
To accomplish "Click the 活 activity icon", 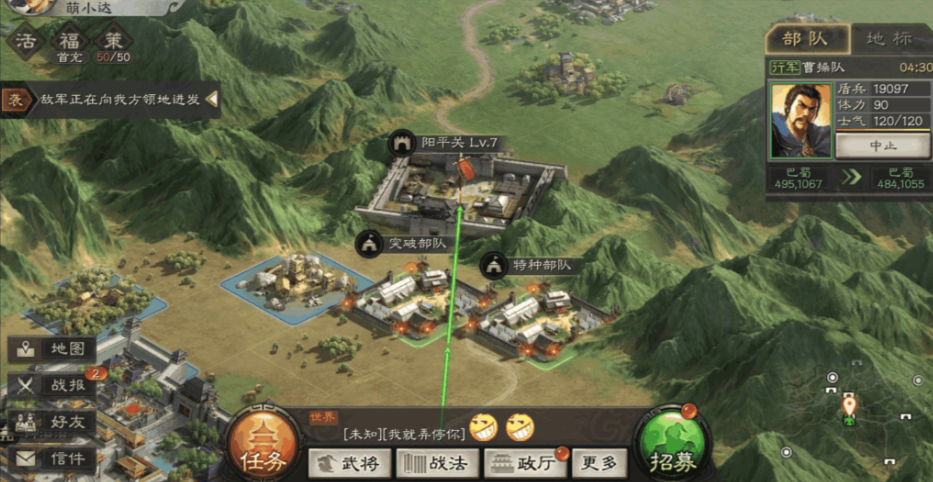I will click(x=26, y=43).
